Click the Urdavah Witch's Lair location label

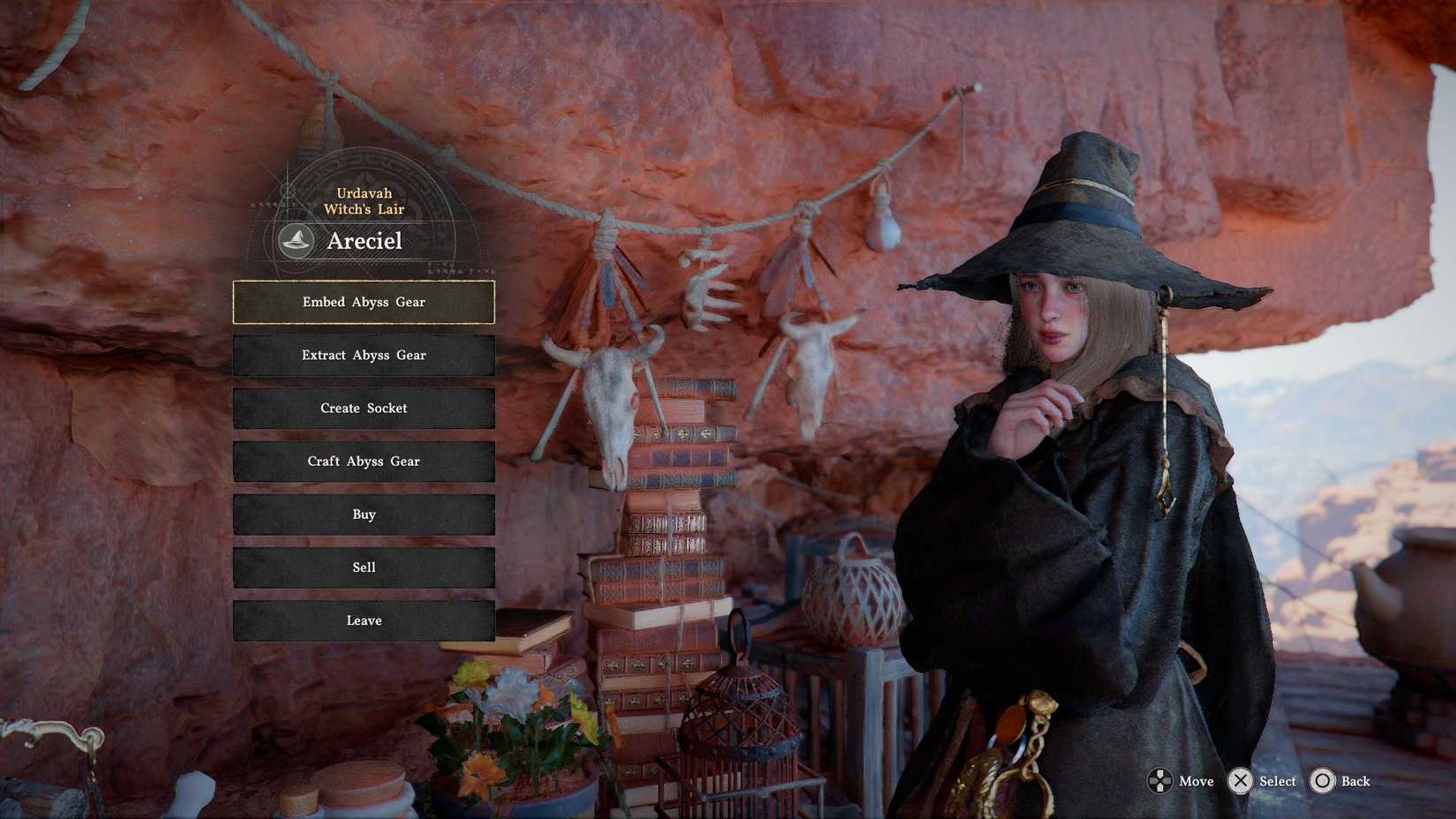coord(364,200)
